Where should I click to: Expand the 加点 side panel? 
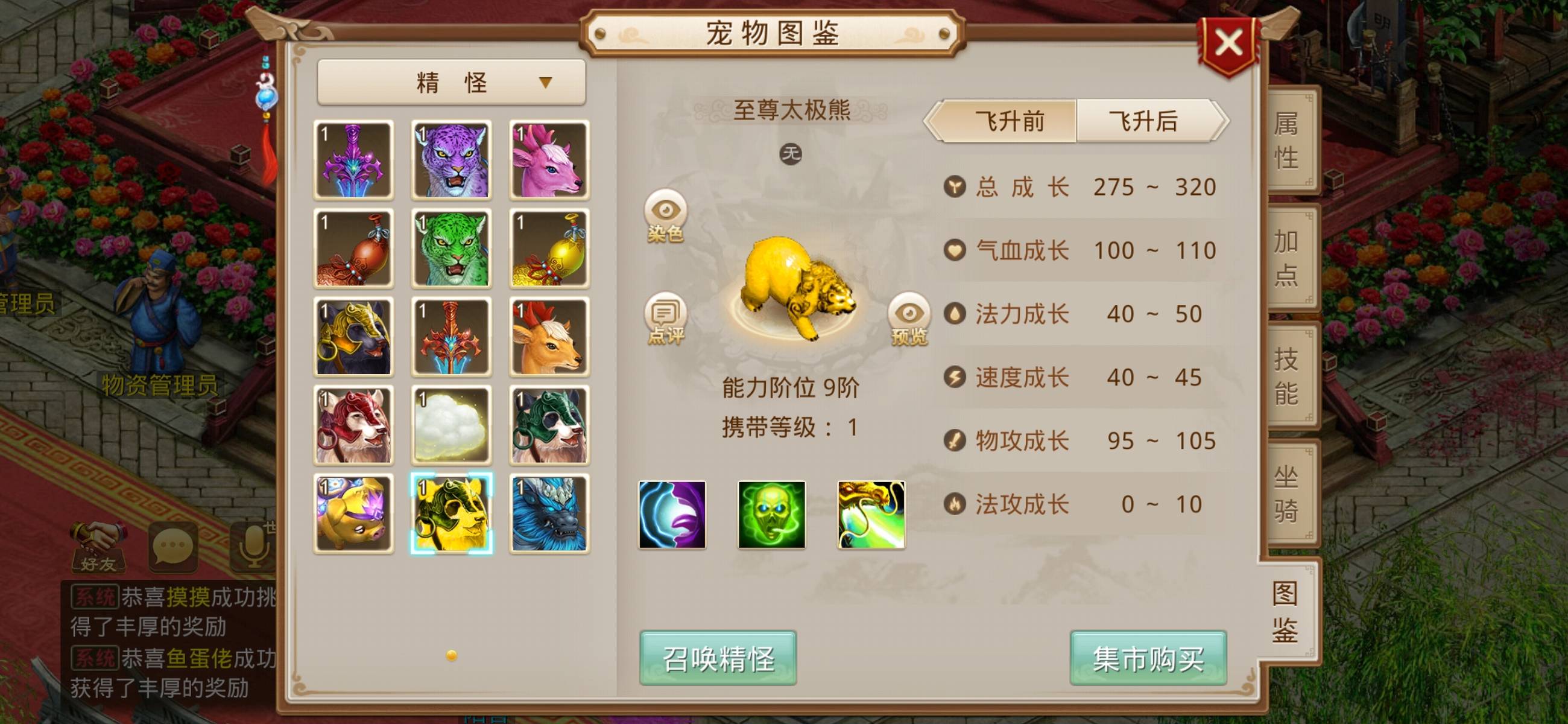[x=1289, y=257]
